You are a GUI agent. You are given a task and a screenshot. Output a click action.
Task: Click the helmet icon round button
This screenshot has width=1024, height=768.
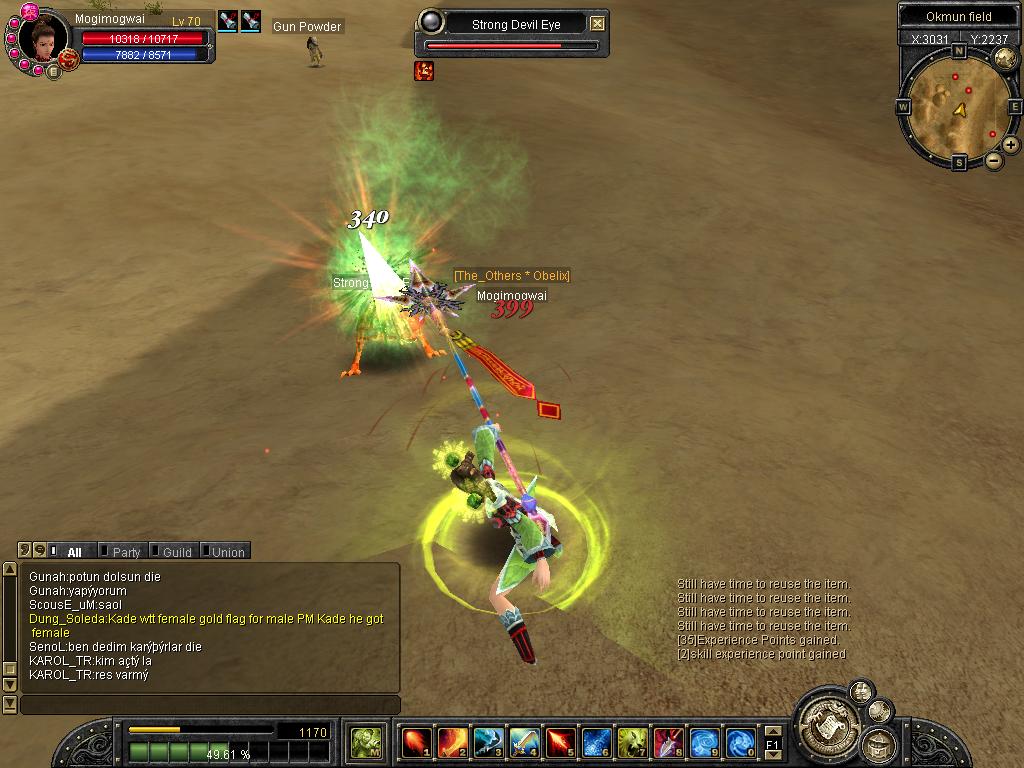880,744
